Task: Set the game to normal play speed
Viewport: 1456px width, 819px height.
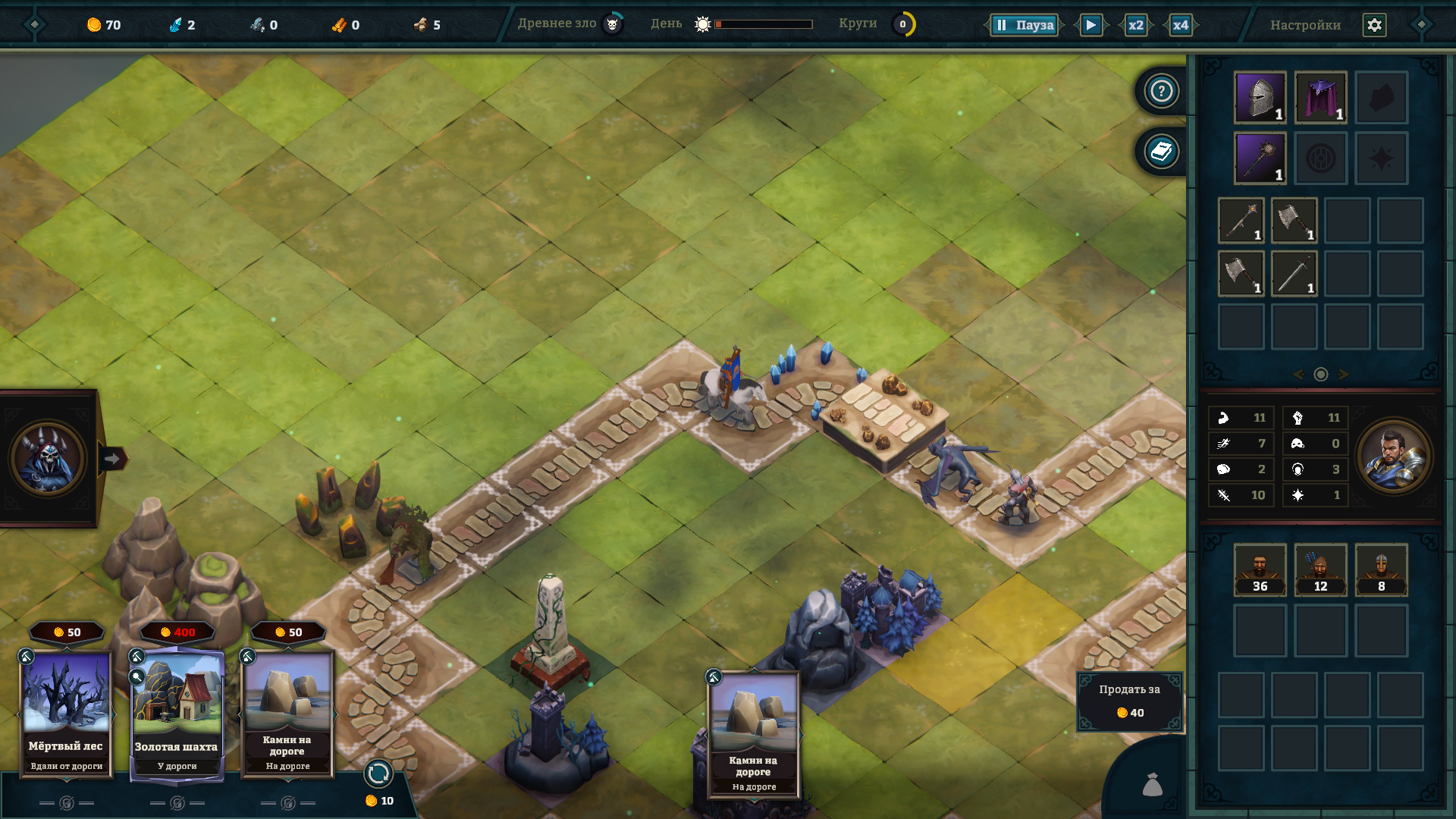Action: click(1090, 25)
